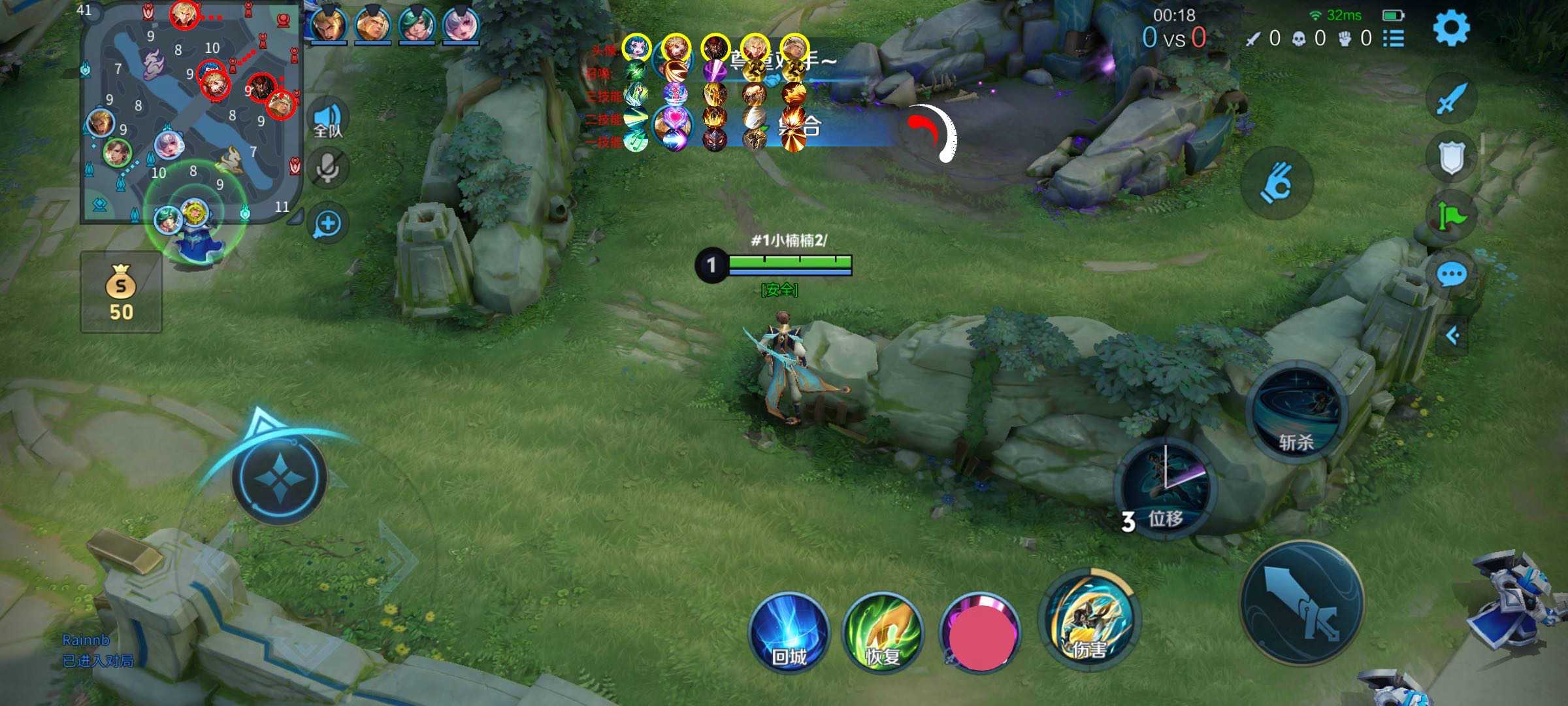Mute the microphone

click(x=329, y=167)
